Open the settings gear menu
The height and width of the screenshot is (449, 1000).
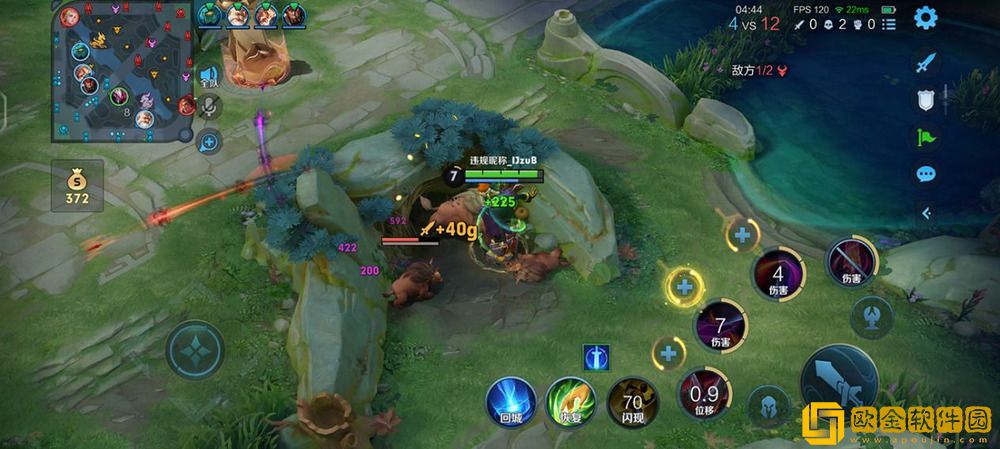click(x=926, y=18)
